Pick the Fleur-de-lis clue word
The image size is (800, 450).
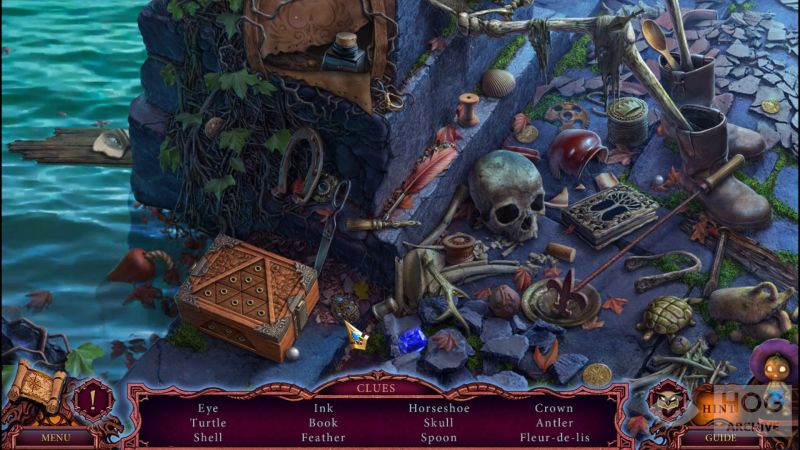click(x=554, y=437)
